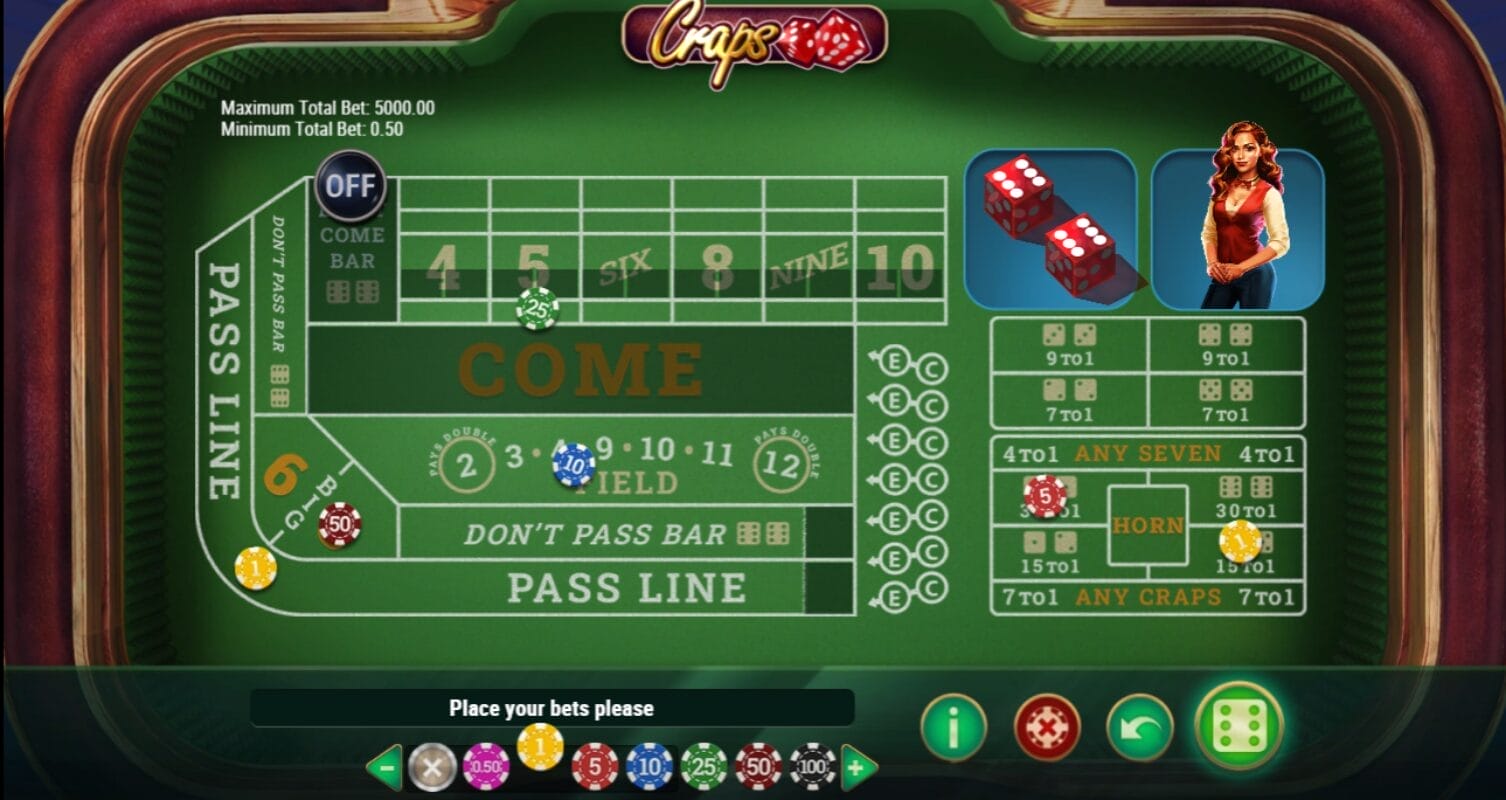Bet on the place number 10 box
1506x800 pixels.
[900, 268]
